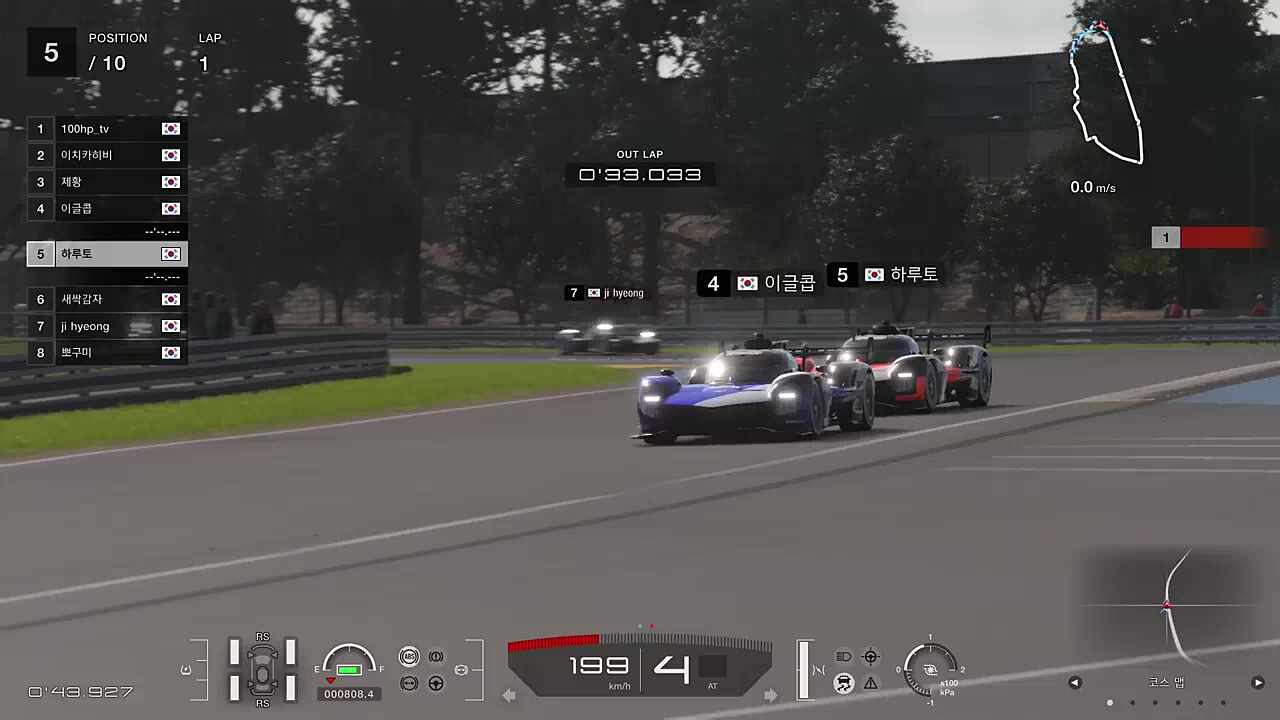
Task: Click the fuel gauge indicator
Action: coord(349,663)
